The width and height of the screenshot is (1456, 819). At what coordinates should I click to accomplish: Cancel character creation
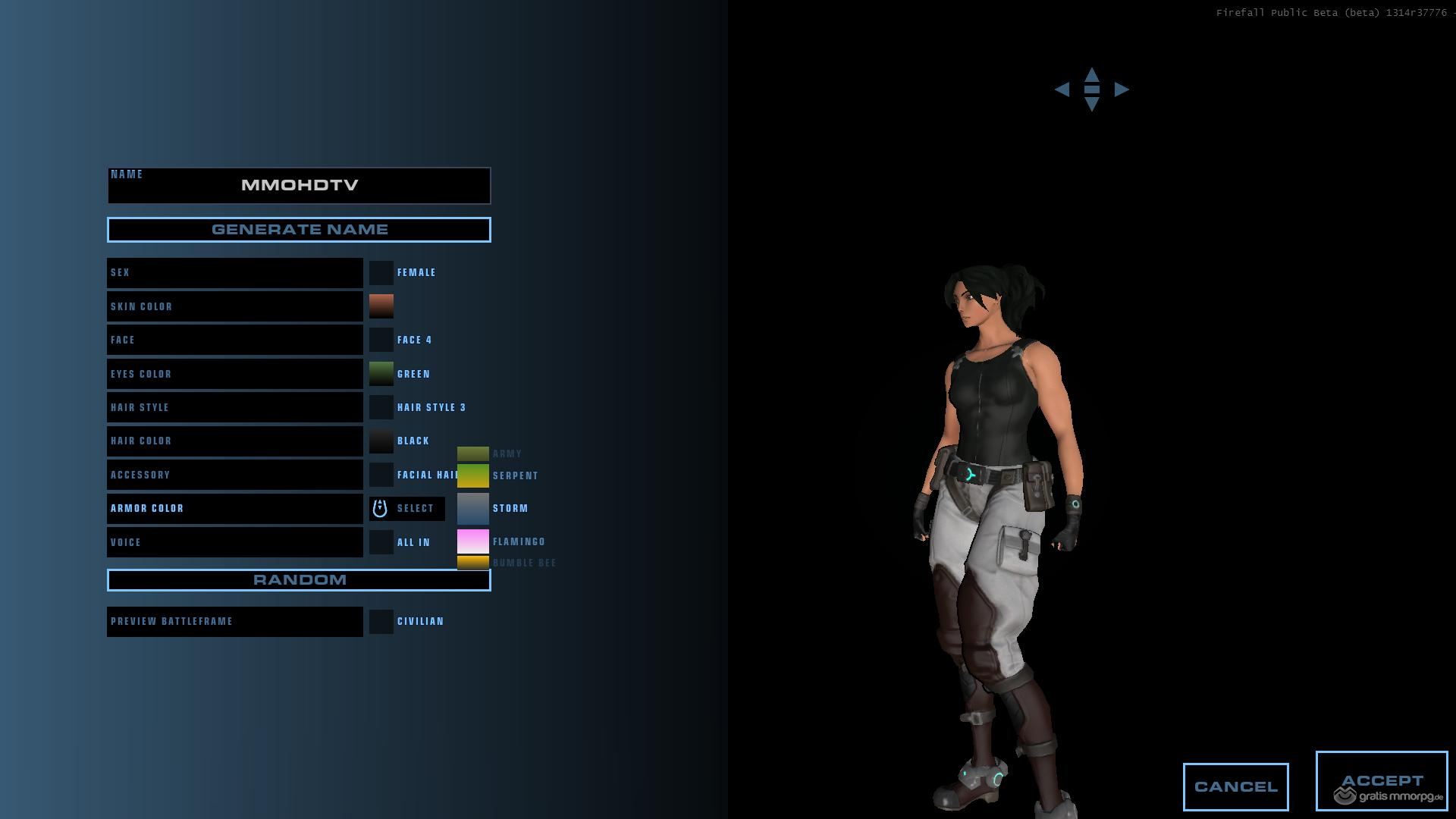(1235, 786)
